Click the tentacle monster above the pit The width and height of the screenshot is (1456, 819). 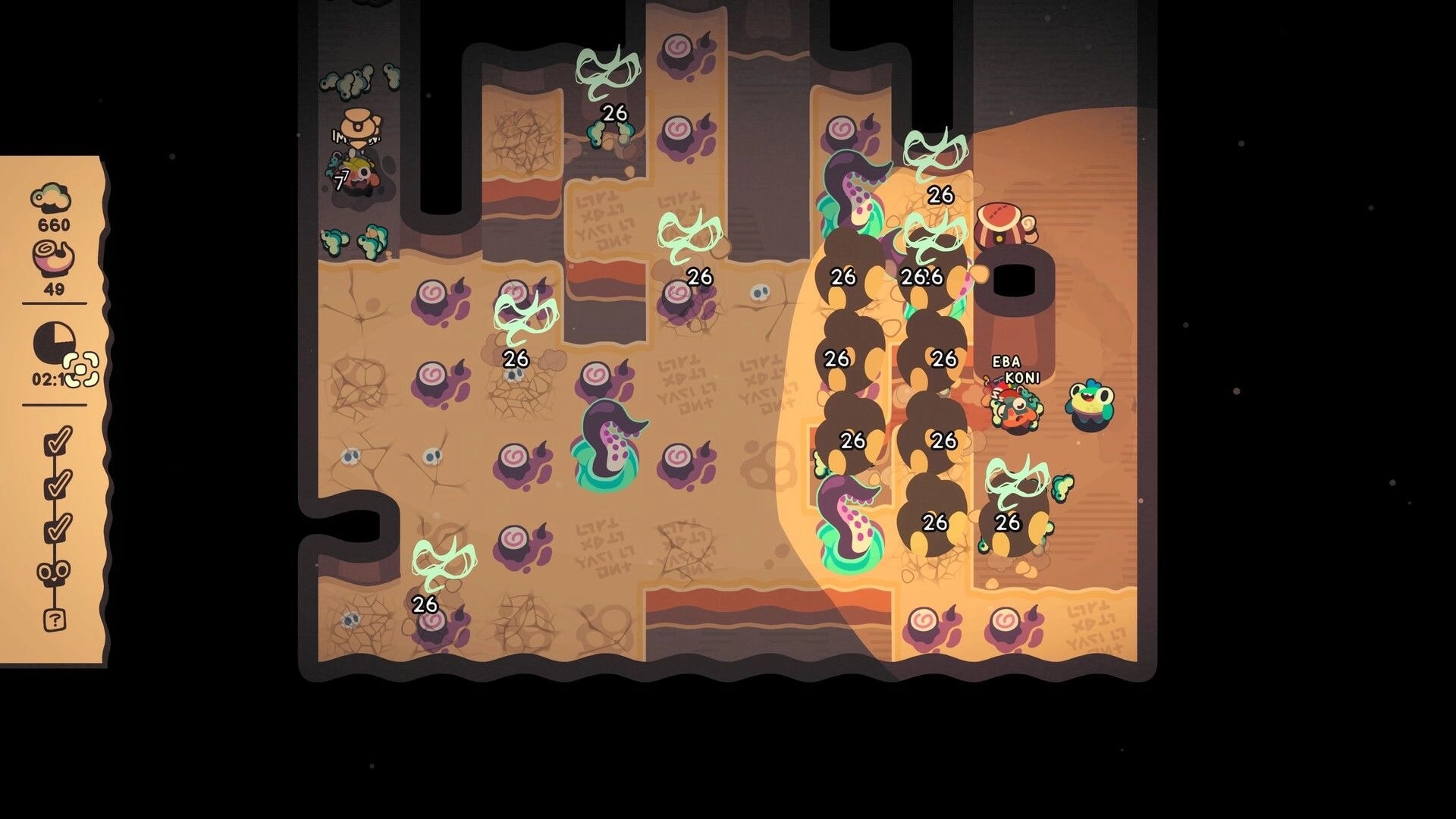coord(852,190)
